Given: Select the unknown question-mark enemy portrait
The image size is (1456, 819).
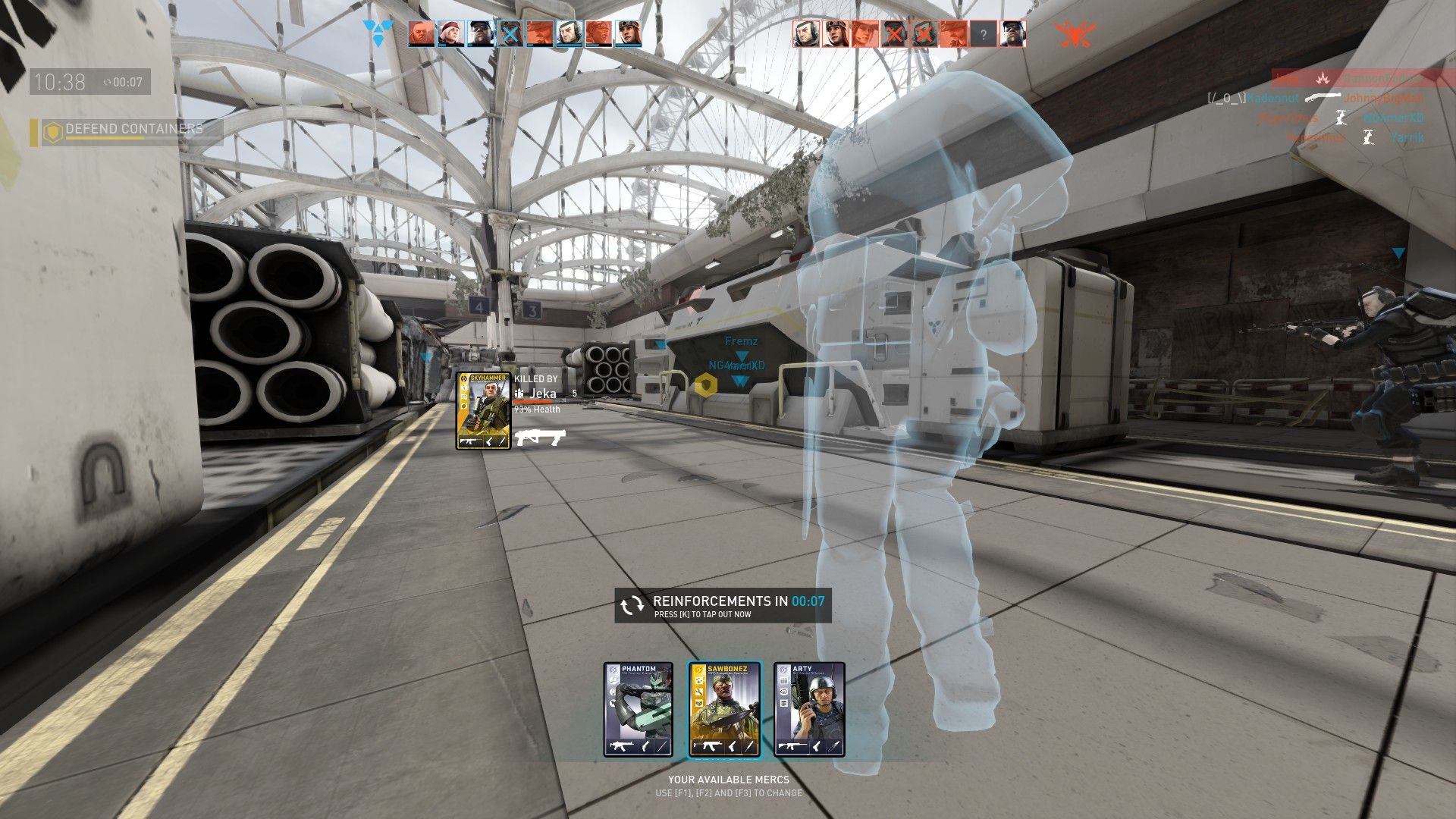Looking at the screenshot, I should tap(983, 34).
